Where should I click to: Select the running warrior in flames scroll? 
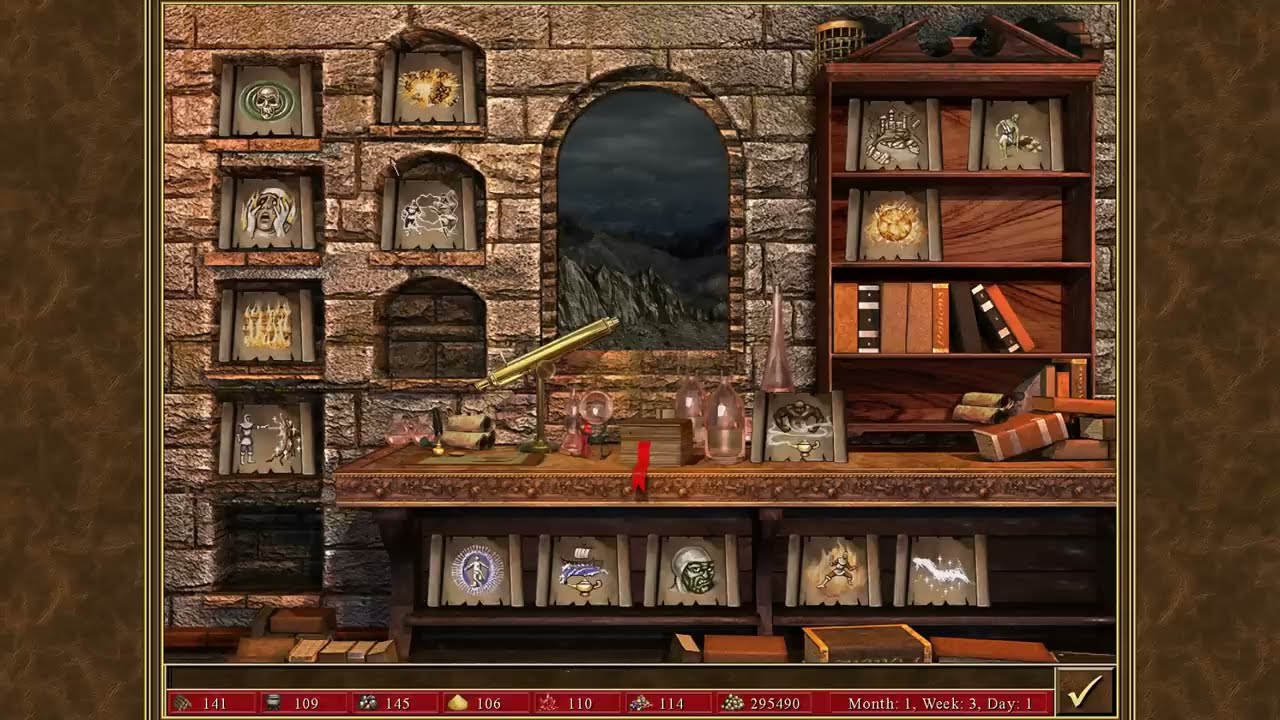833,570
